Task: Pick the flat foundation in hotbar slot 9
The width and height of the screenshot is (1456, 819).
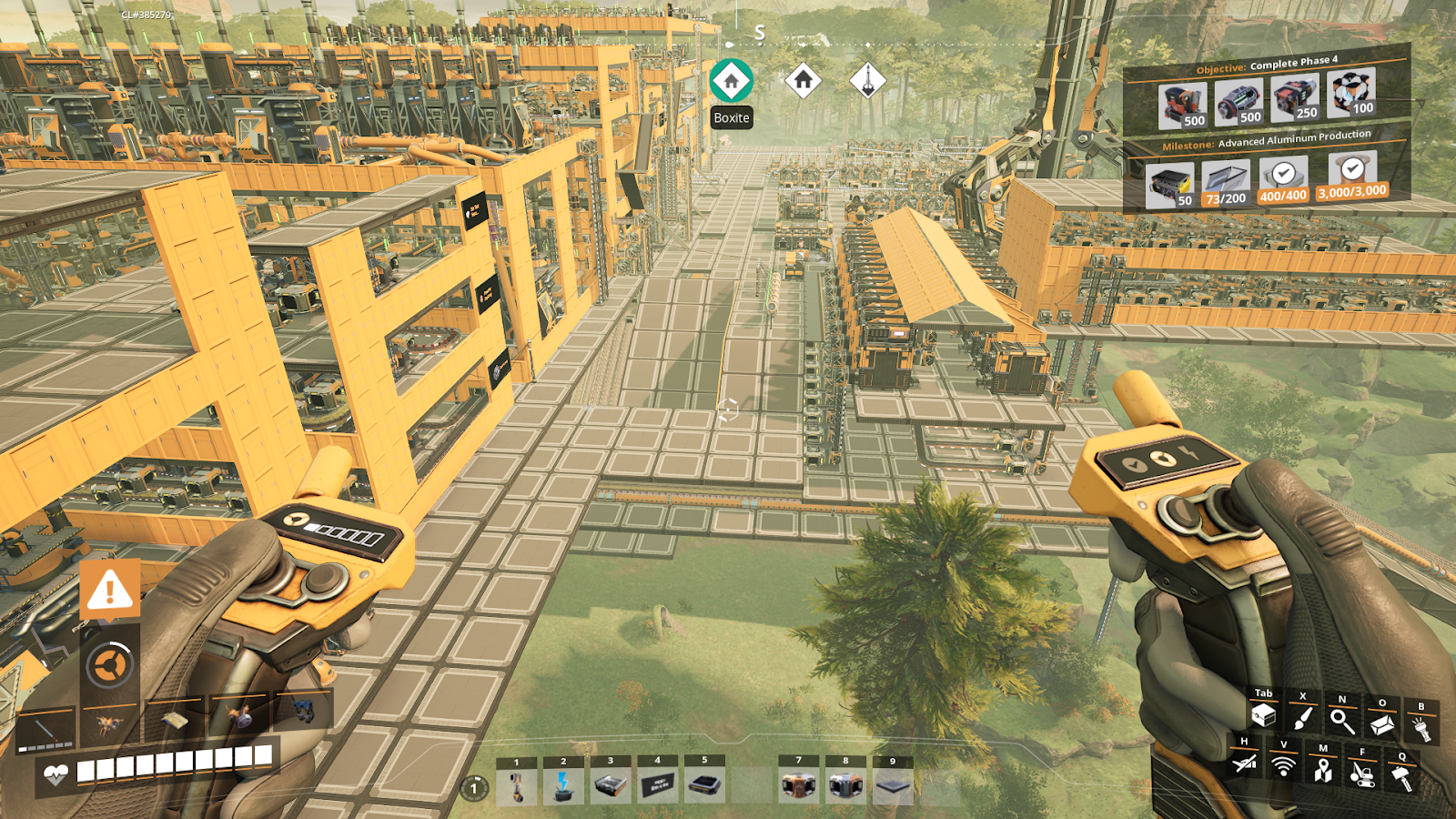Action: click(893, 785)
